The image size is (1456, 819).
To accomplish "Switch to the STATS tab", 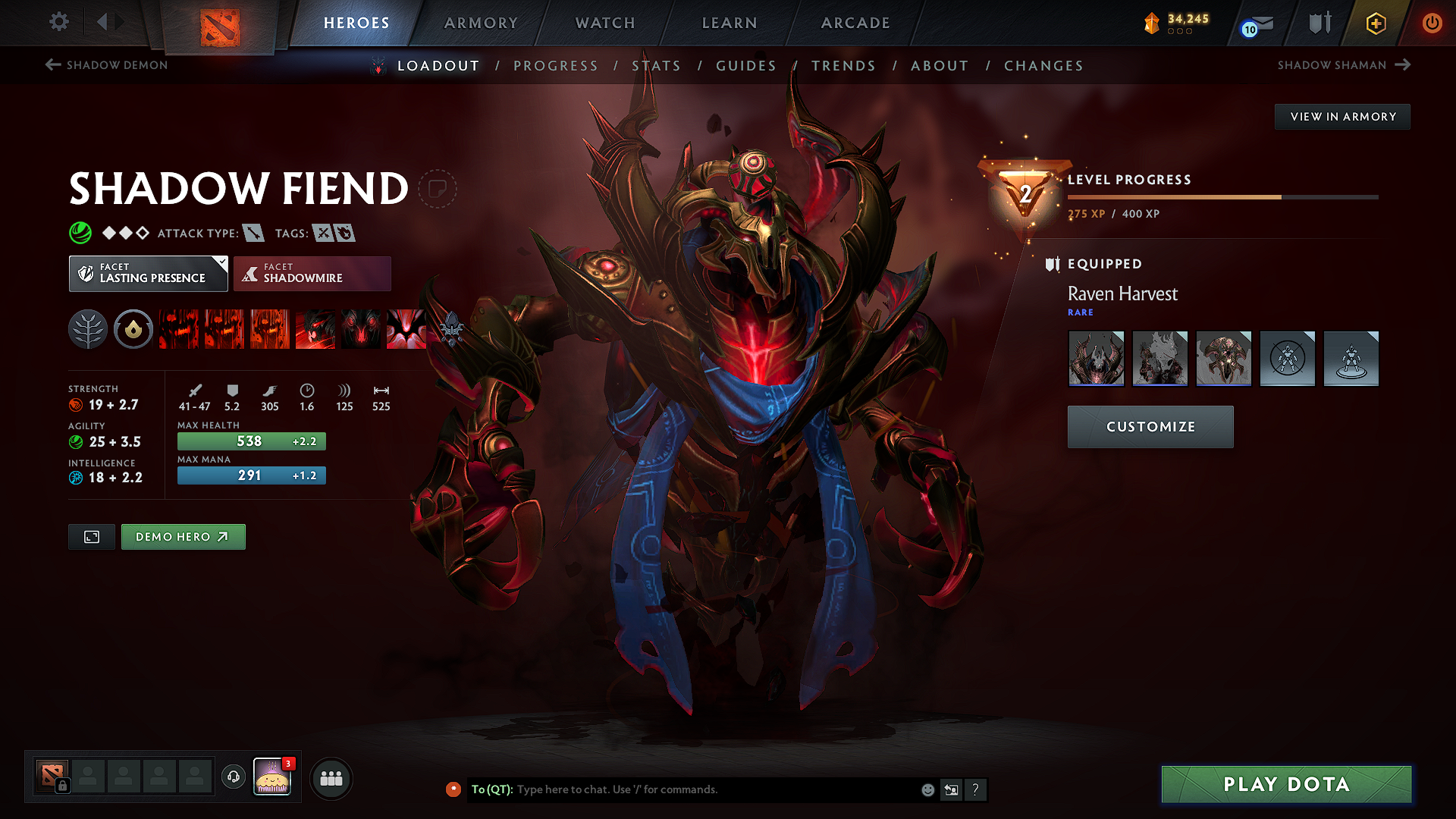I will (x=657, y=66).
